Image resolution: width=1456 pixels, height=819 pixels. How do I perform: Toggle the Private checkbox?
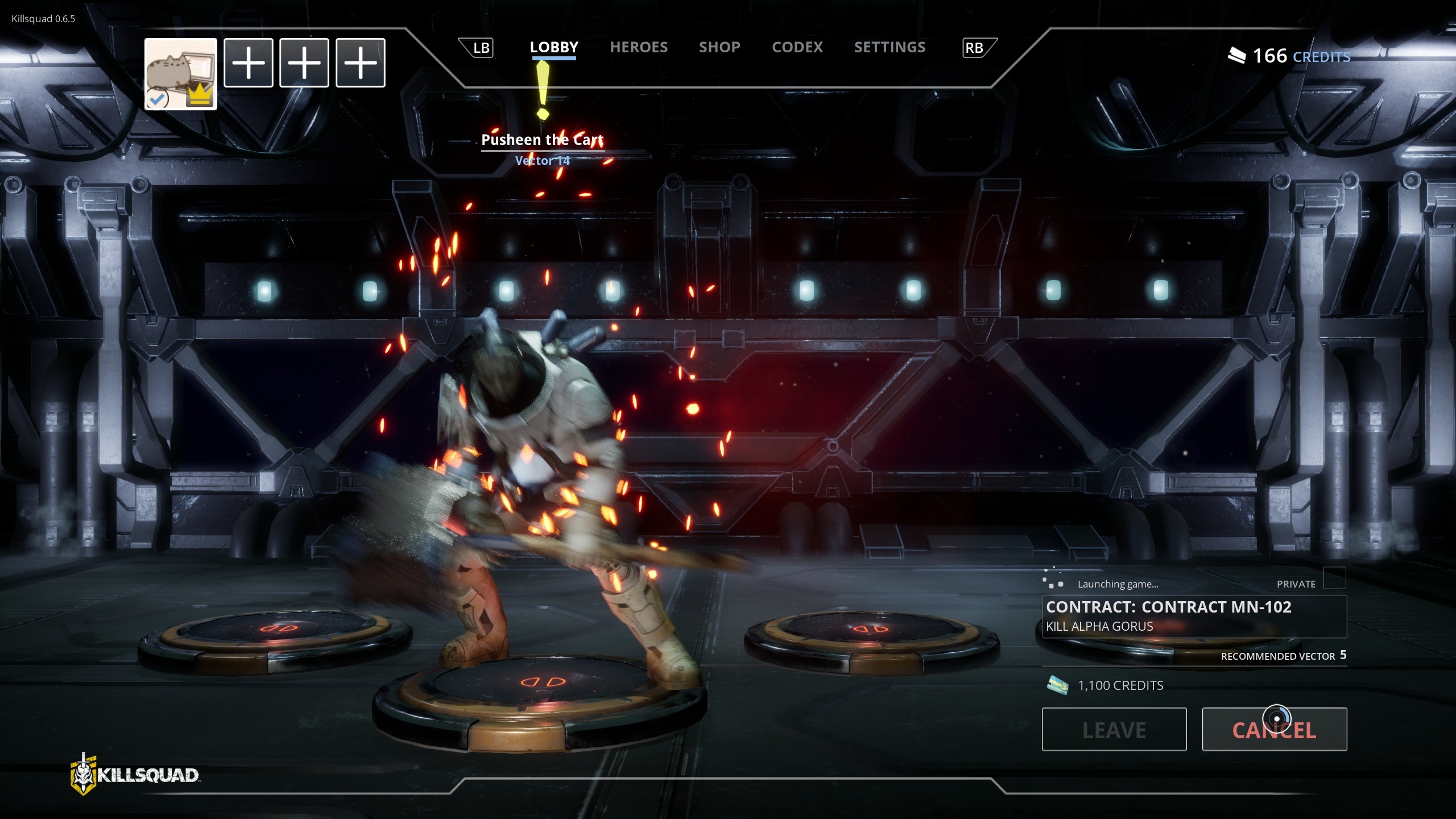click(1334, 578)
